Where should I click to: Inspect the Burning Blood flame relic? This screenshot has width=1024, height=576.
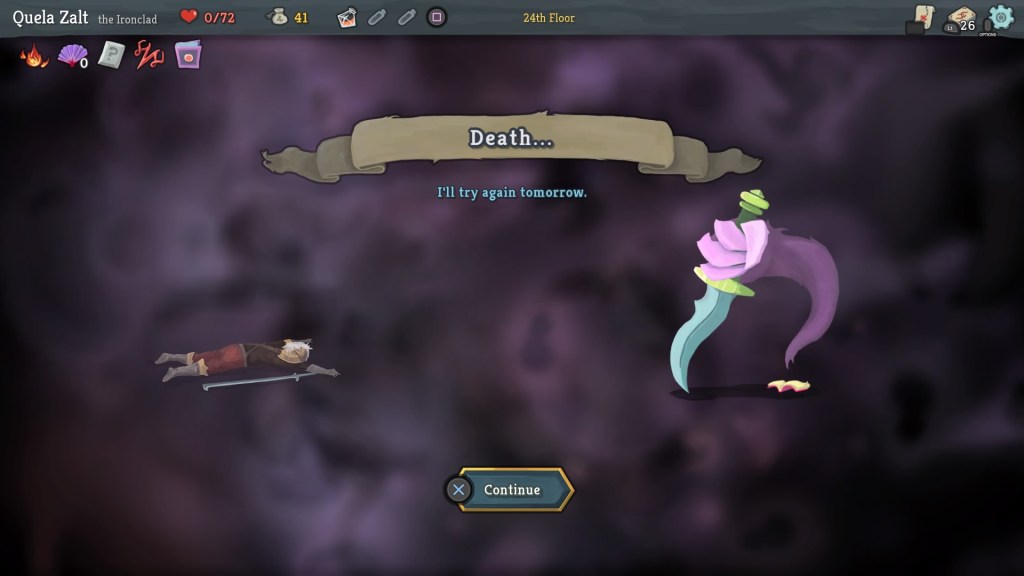click(x=34, y=56)
